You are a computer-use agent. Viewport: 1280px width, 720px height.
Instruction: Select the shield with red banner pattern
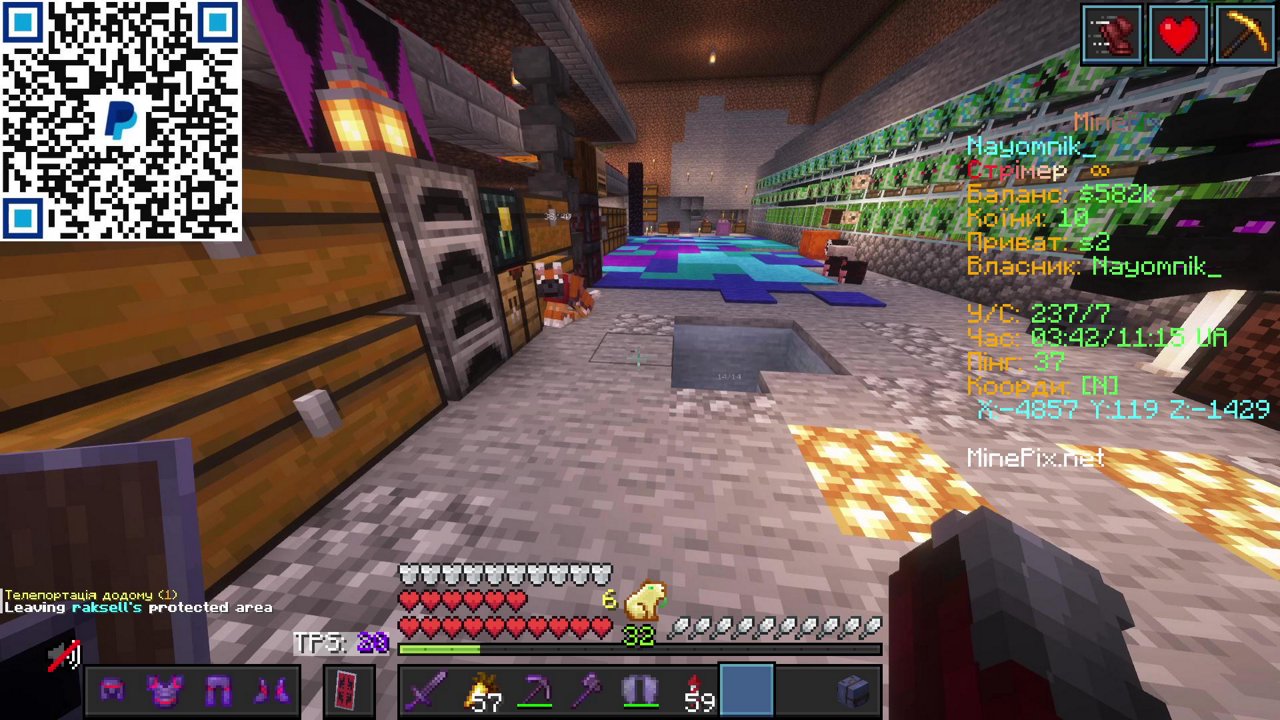(345, 690)
